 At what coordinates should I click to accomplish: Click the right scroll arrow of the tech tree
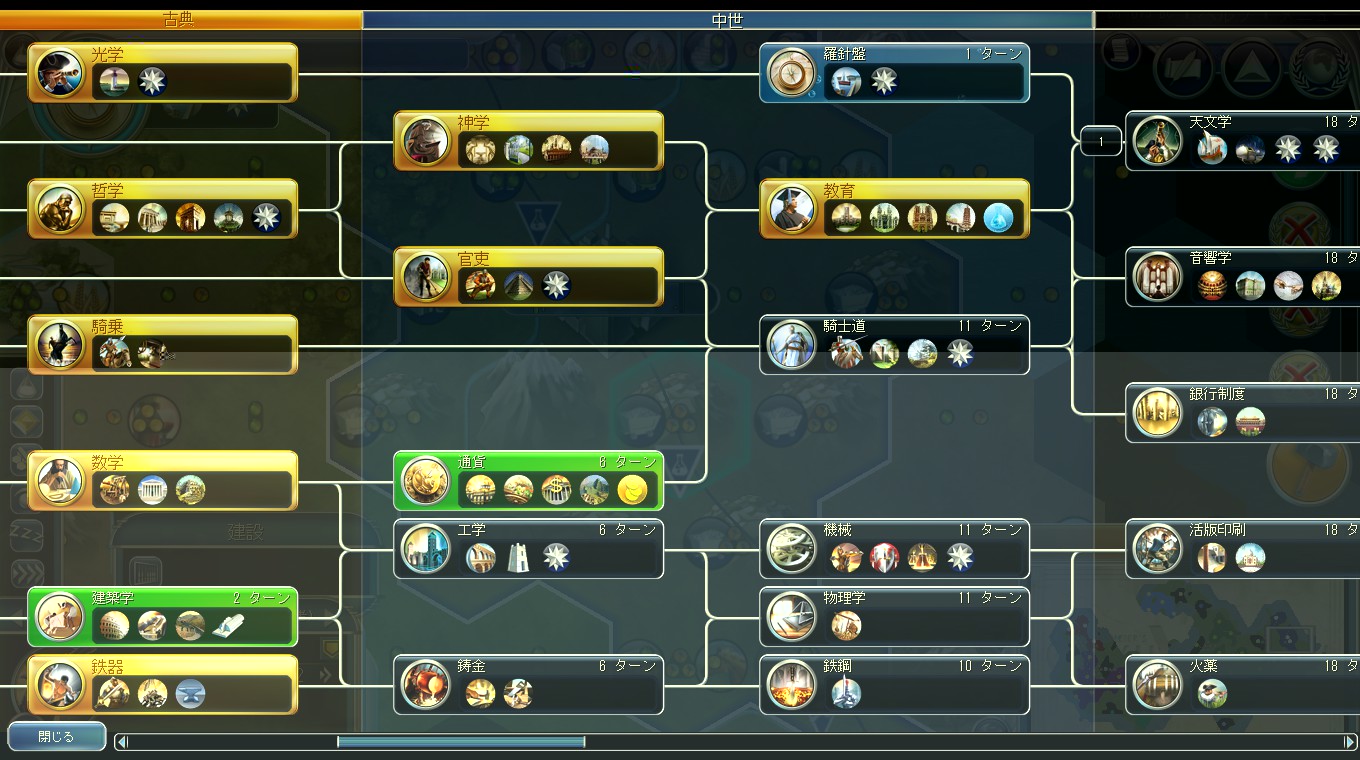click(1349, 741)
